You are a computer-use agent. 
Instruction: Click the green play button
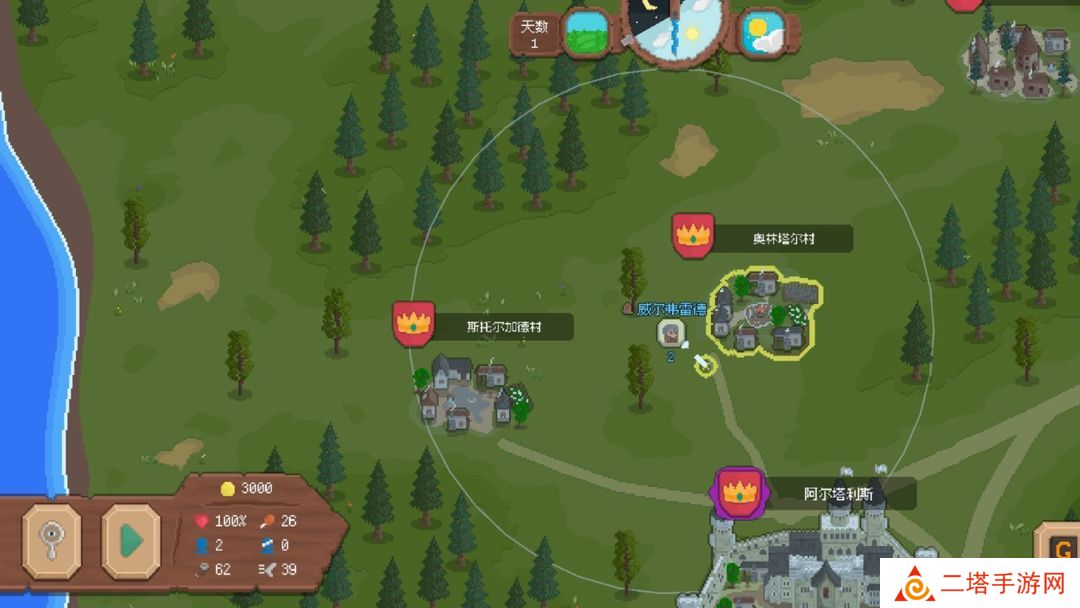(x=130, y=541)
